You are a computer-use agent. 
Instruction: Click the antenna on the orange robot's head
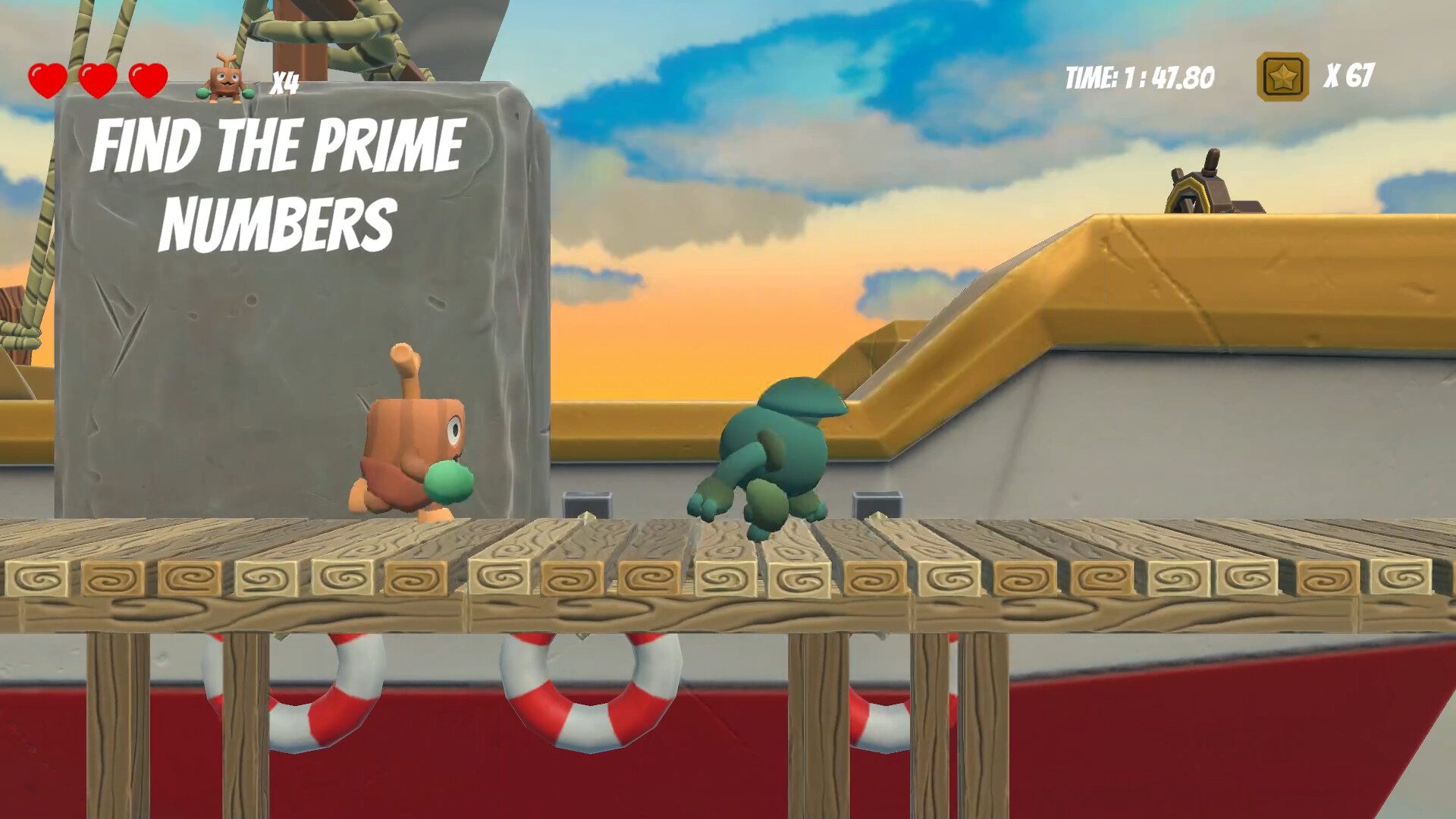(x=403, y=364)
